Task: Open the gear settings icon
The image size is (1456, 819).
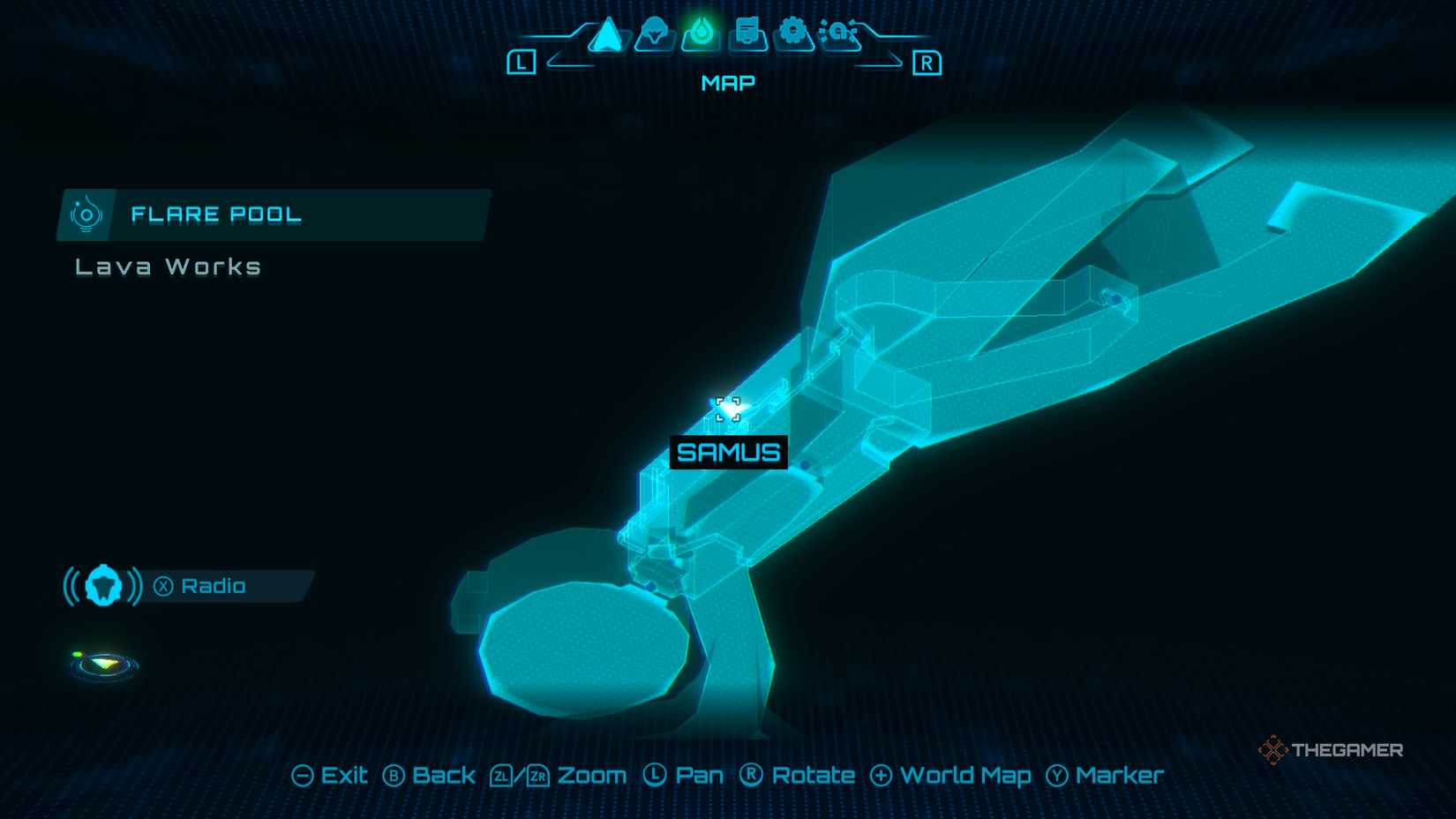Action: (792, 35)
